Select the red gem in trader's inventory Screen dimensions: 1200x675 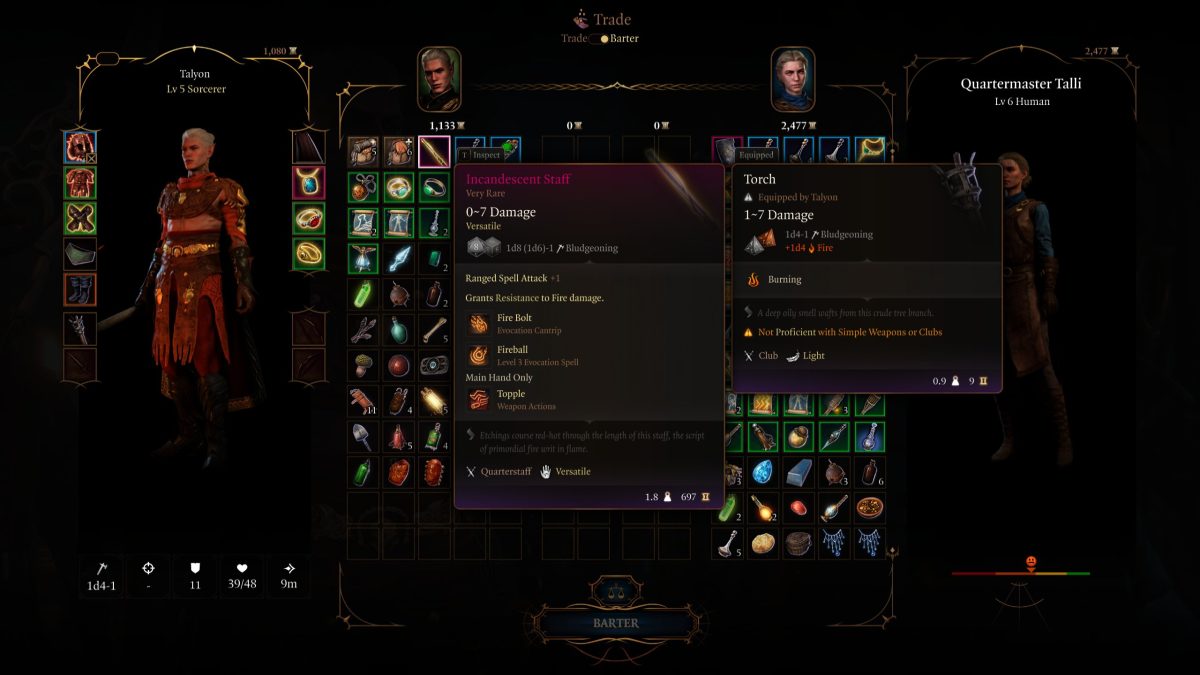coord(798,508)
